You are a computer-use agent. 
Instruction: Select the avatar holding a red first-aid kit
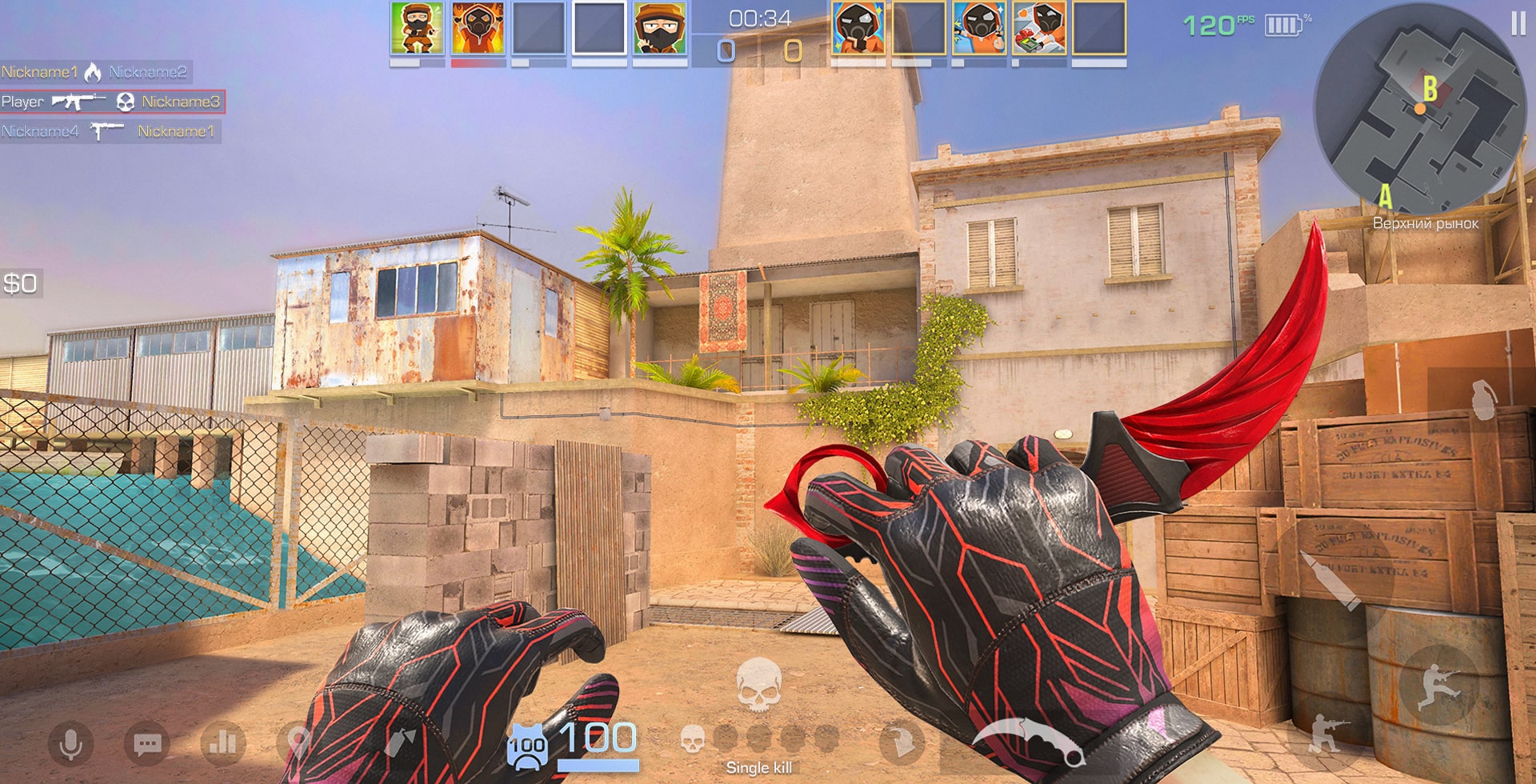point(1038,29)
